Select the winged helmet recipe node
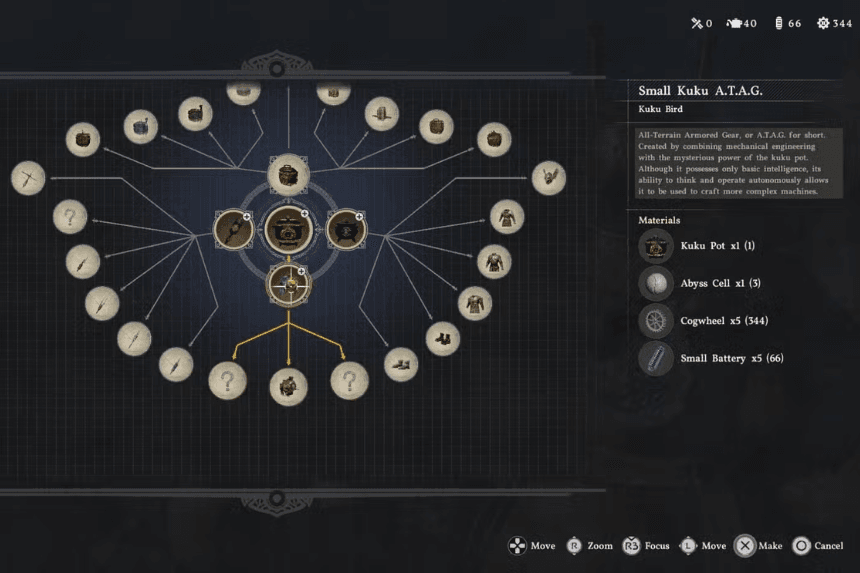The width and height of the screenshot is (860, 573). 548,178
